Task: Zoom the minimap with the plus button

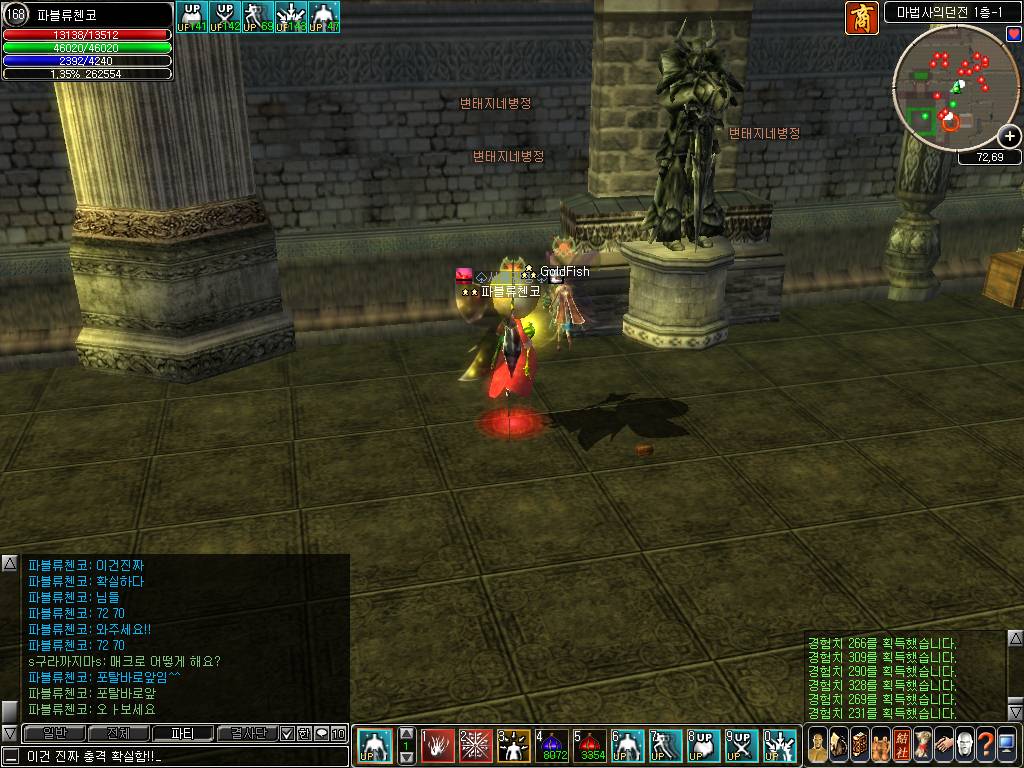Action: click(x=1010, y=137)
